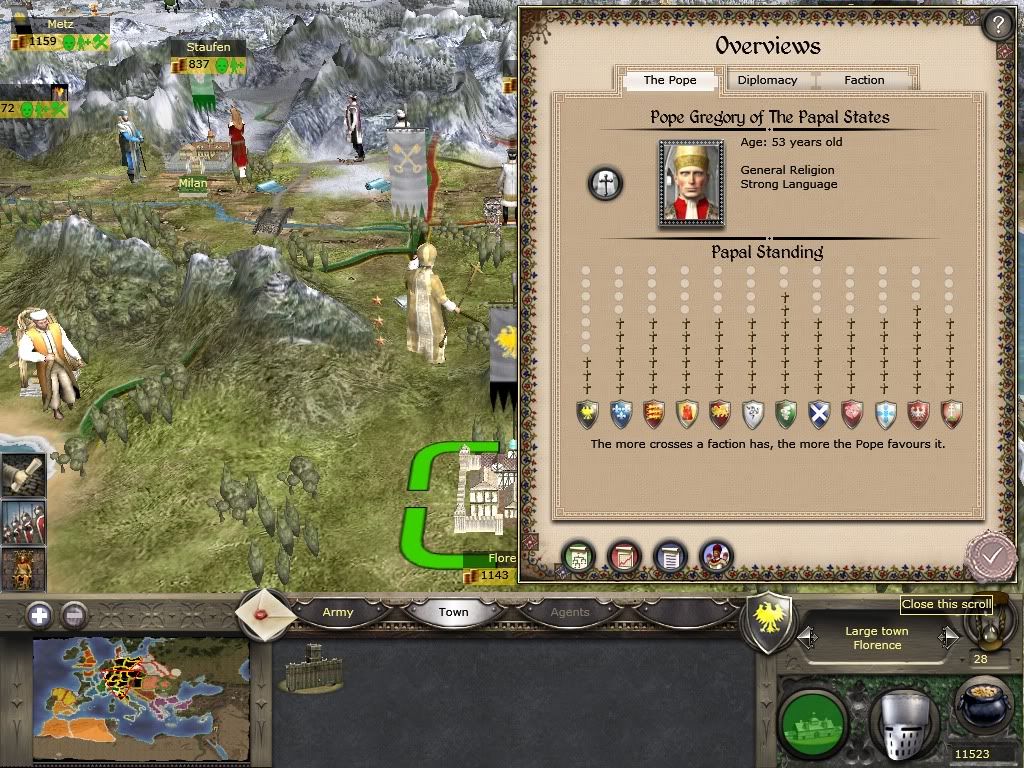The height and width of the screenshot is (768, 1024).
Task: Open the green family tree scroll button
Action: click(x=578, y=557)
